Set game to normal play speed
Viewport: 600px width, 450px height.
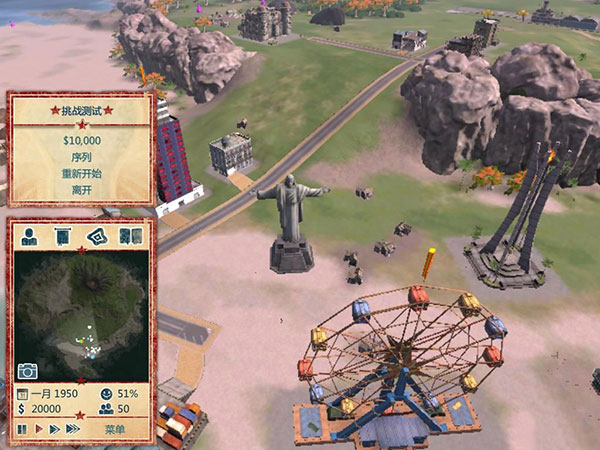coord(39,429)
